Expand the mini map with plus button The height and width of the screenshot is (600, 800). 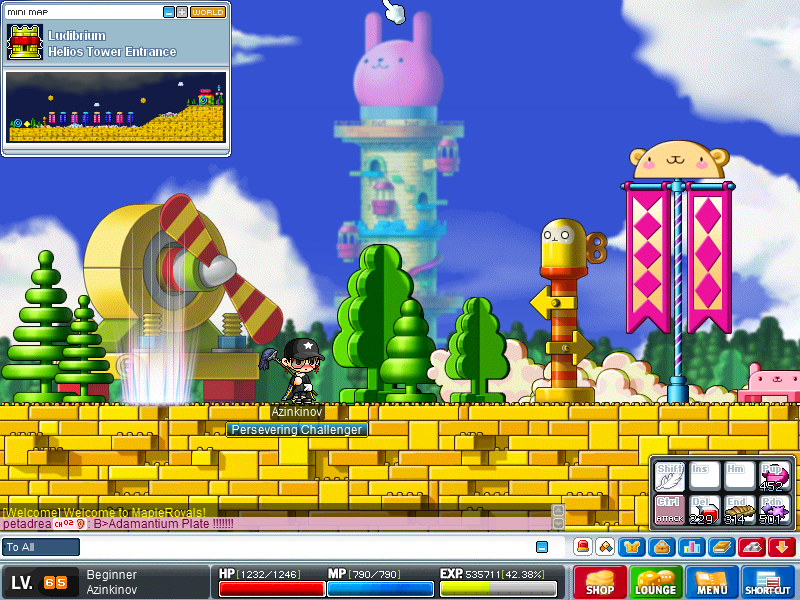[x=181, y=12]
